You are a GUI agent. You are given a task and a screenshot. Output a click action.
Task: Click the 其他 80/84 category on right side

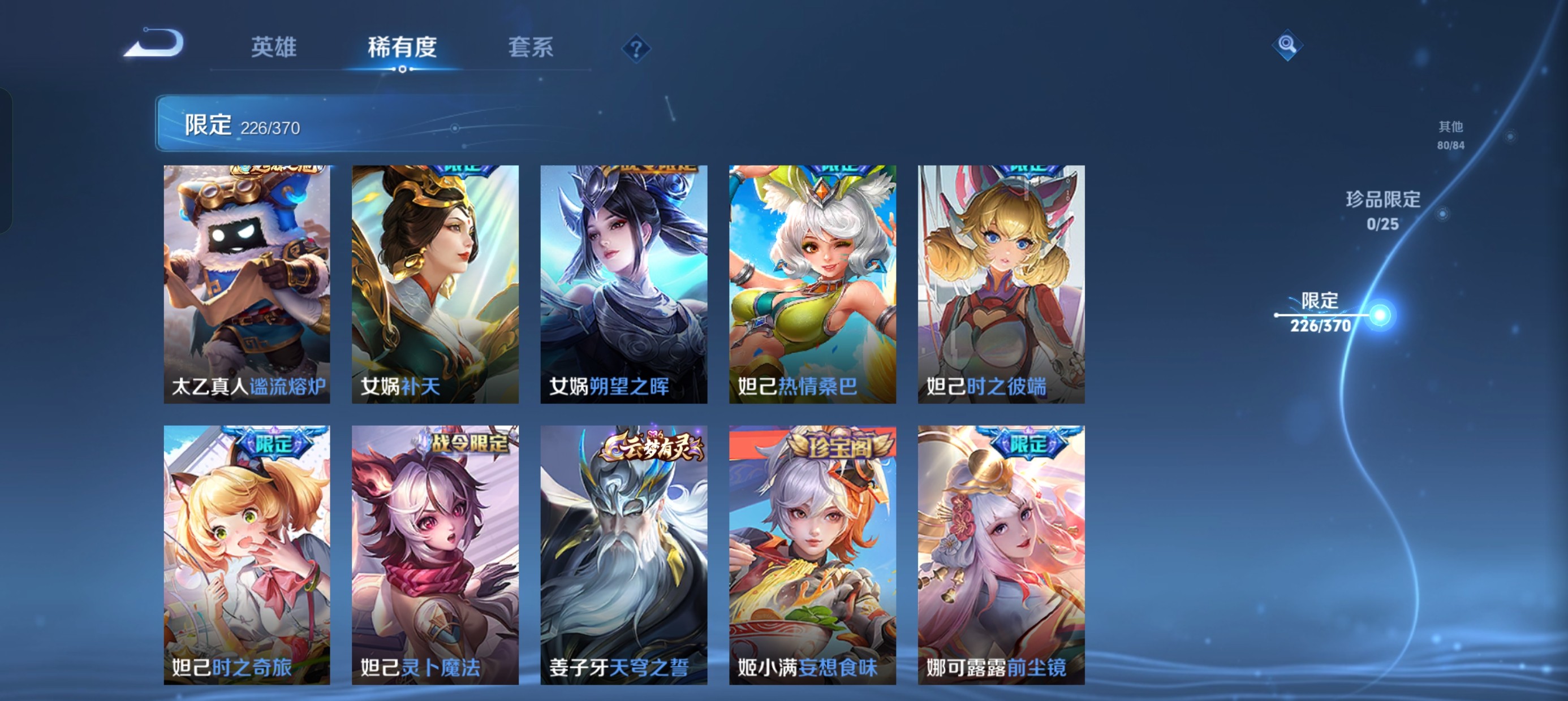tap(1451, 135)
